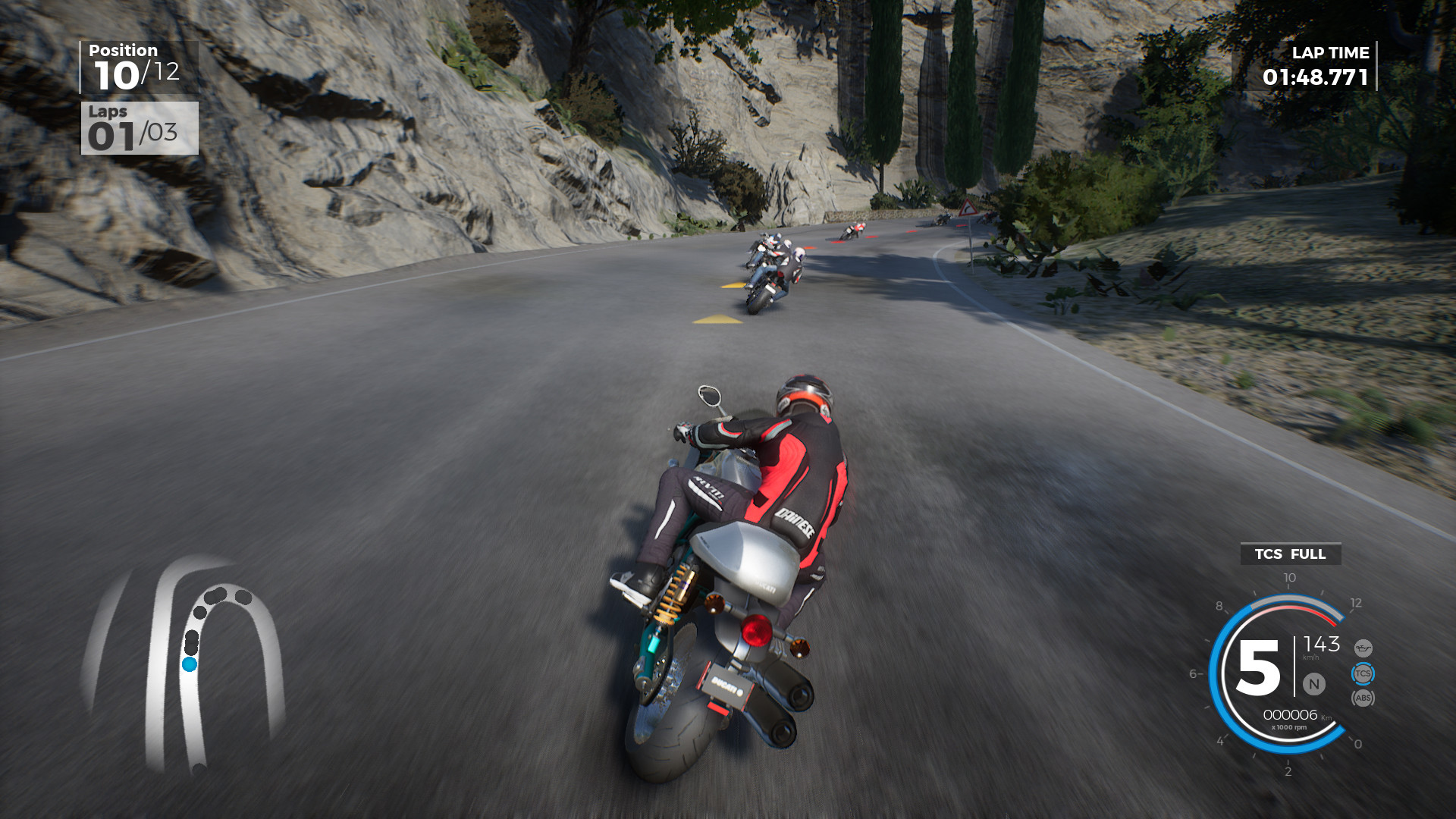Select the TCS indicator icon
This screenshot has height=819, width=1456.
click(x=1363, y=673)
